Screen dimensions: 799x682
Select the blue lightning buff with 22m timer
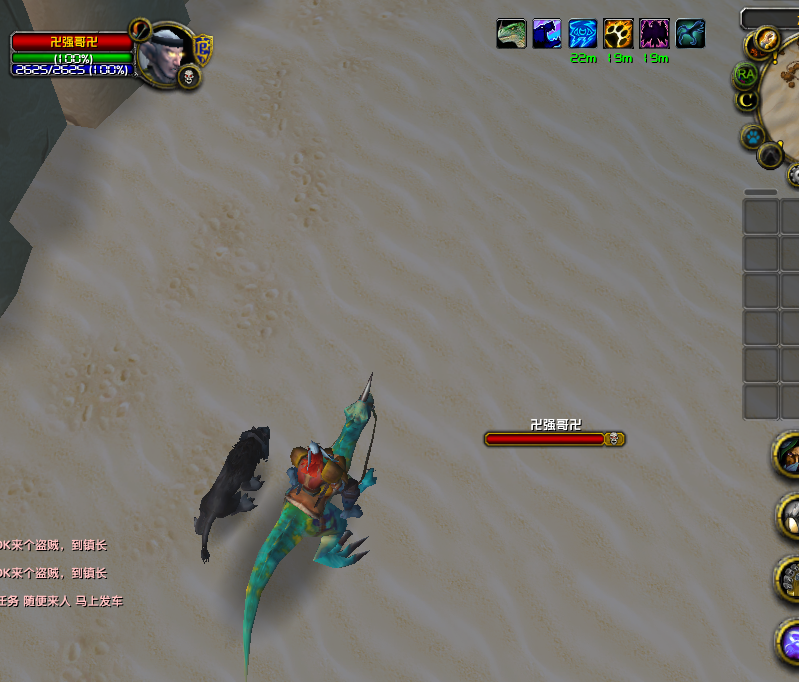(x=583, y=34)
